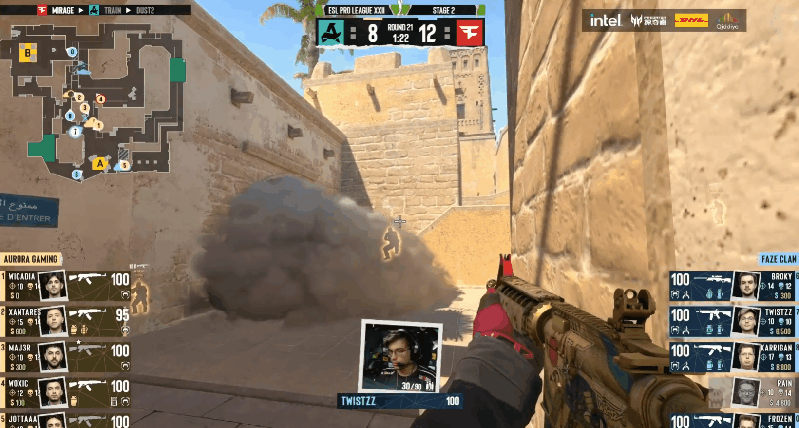This screenshot has height=428, width=799.
Task: Select Jottaaa's roster row
Action: (67, 419)
